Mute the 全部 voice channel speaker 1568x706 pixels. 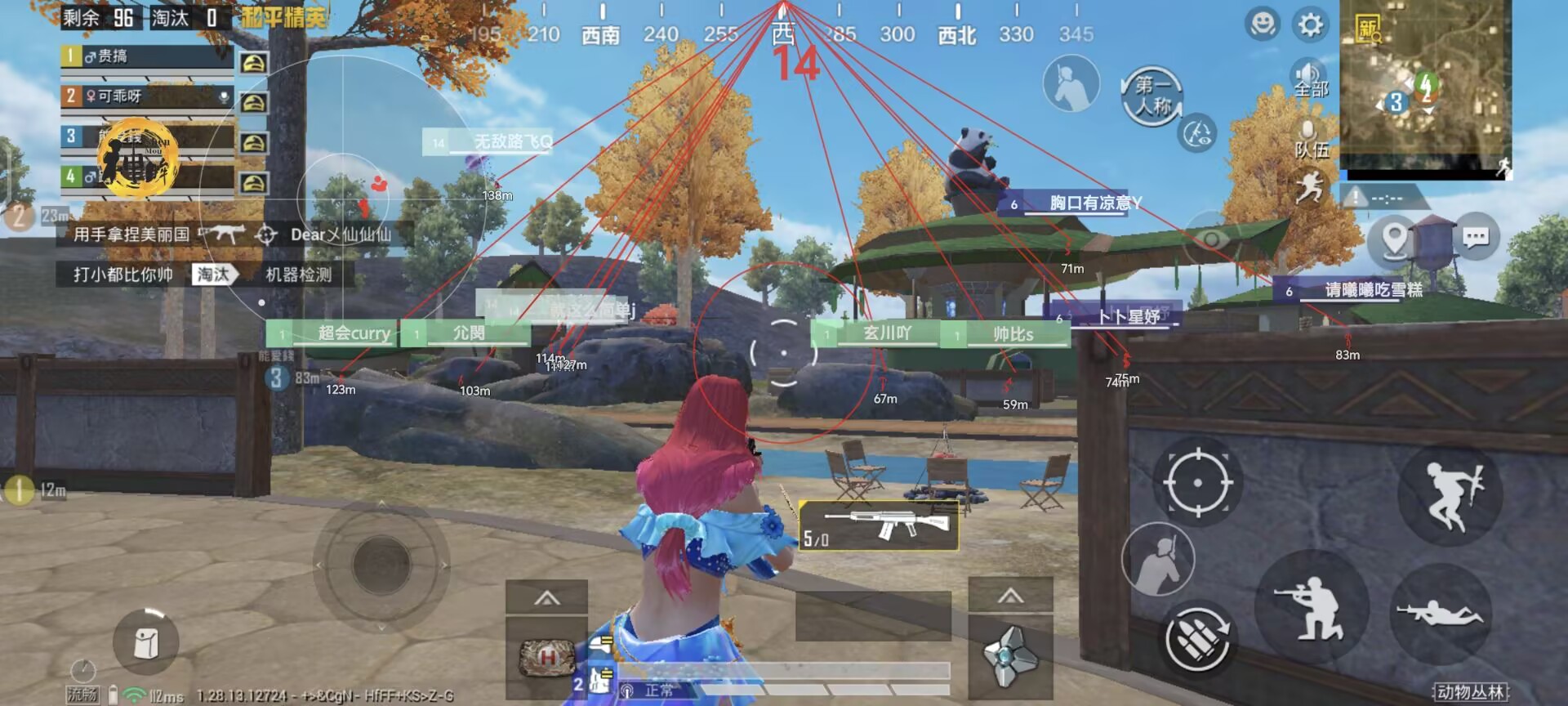point(1310,74)
